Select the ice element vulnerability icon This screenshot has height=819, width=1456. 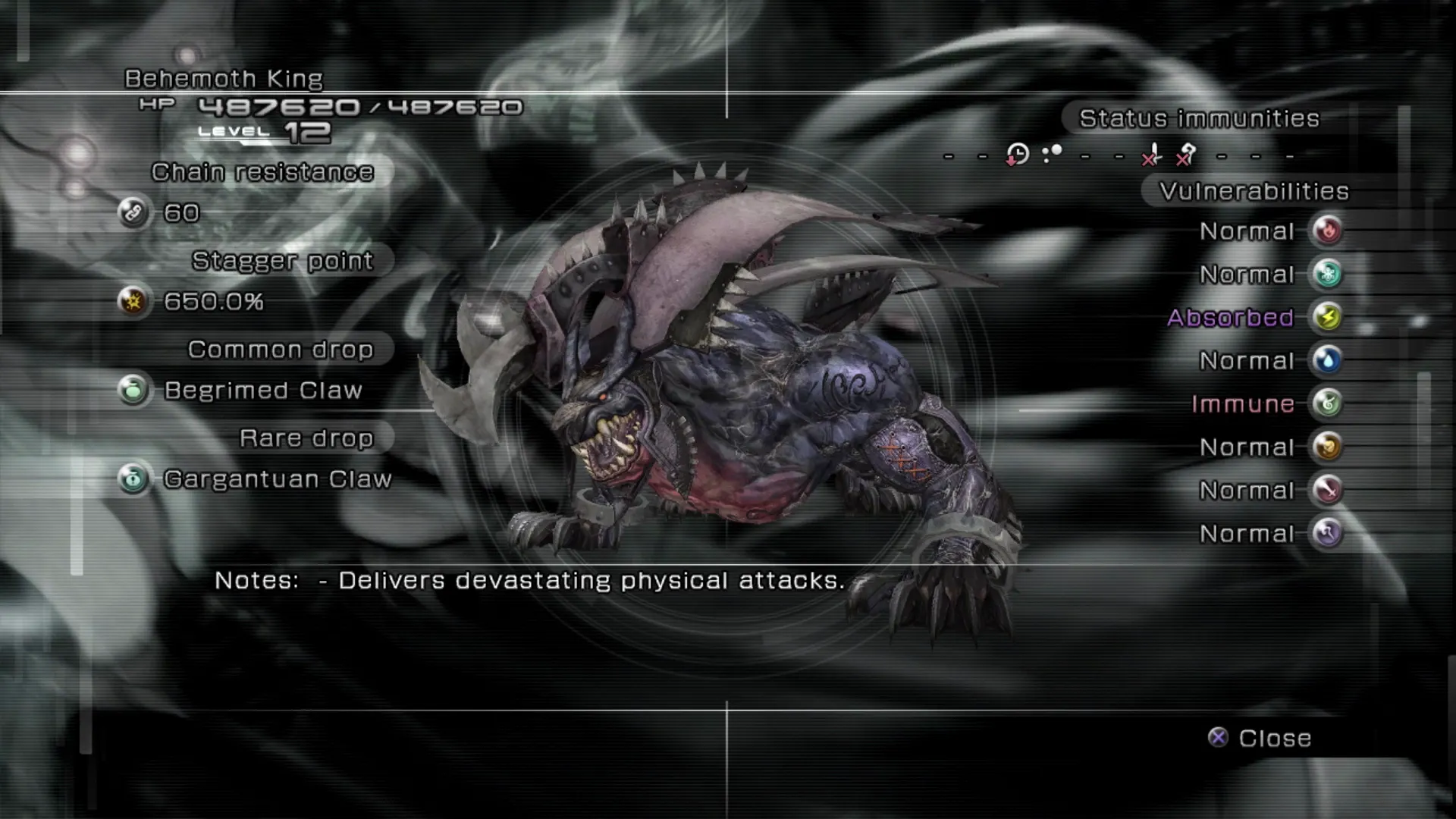[x=1327, y=274]
